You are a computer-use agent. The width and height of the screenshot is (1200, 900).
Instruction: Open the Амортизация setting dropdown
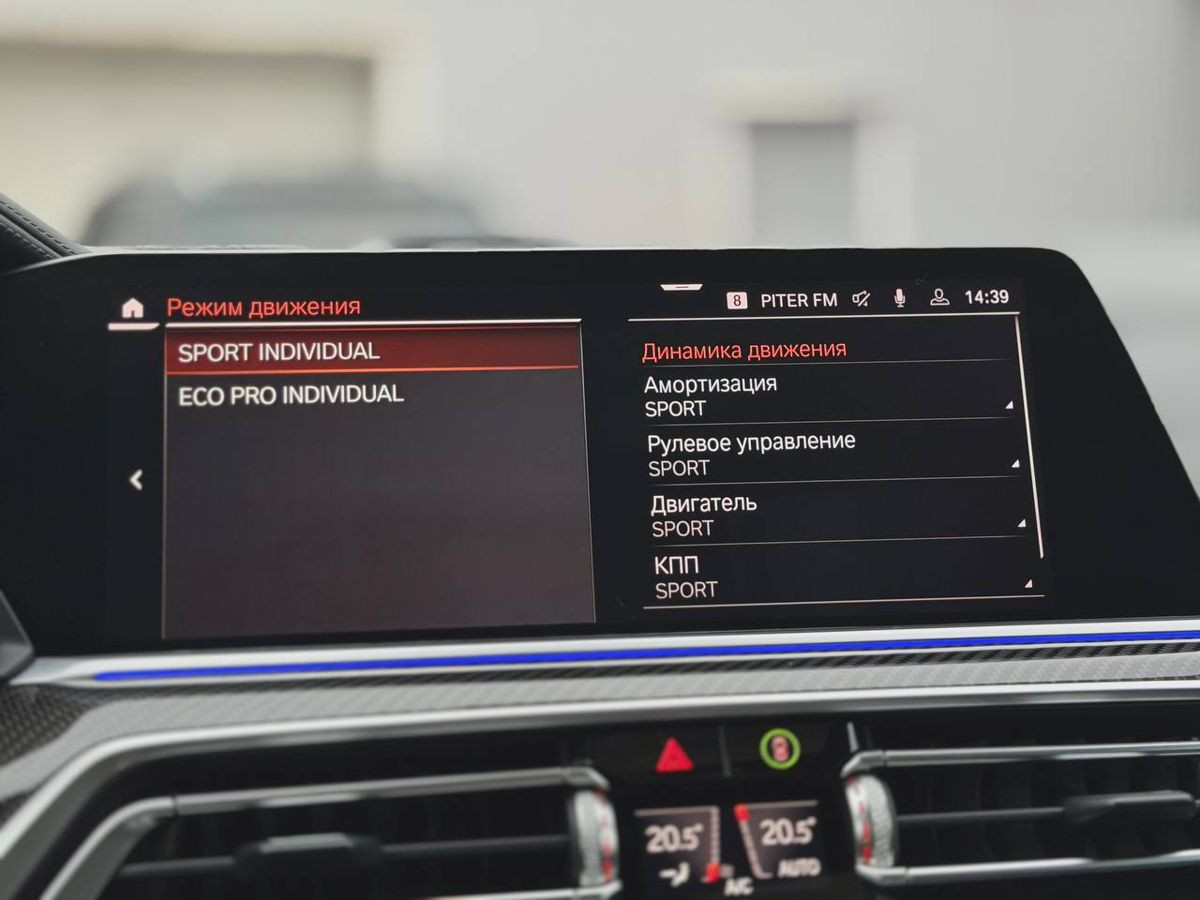[826, 396]
